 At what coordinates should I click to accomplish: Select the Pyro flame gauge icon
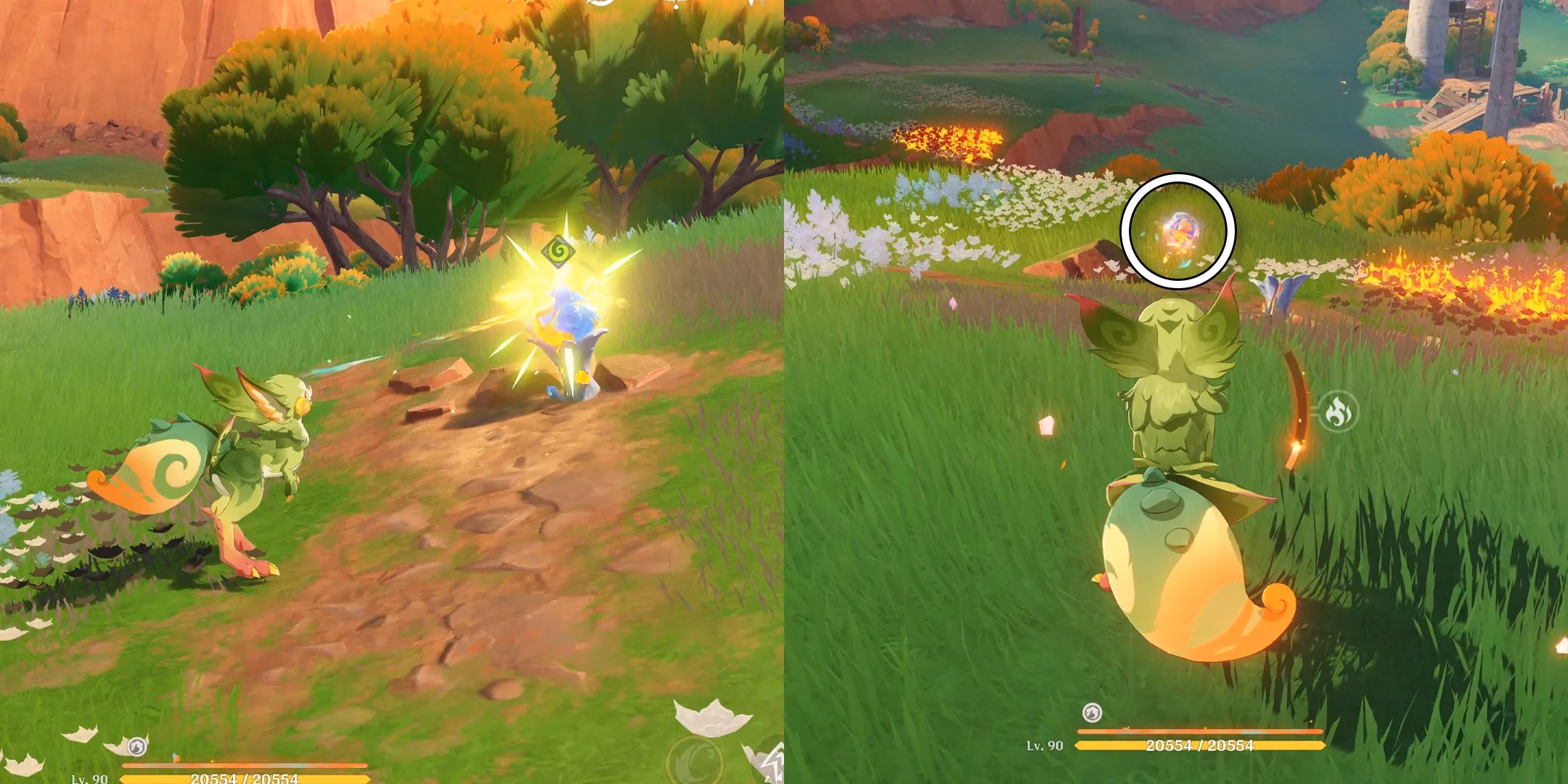pyautogui.click(x=1336, y=413)
